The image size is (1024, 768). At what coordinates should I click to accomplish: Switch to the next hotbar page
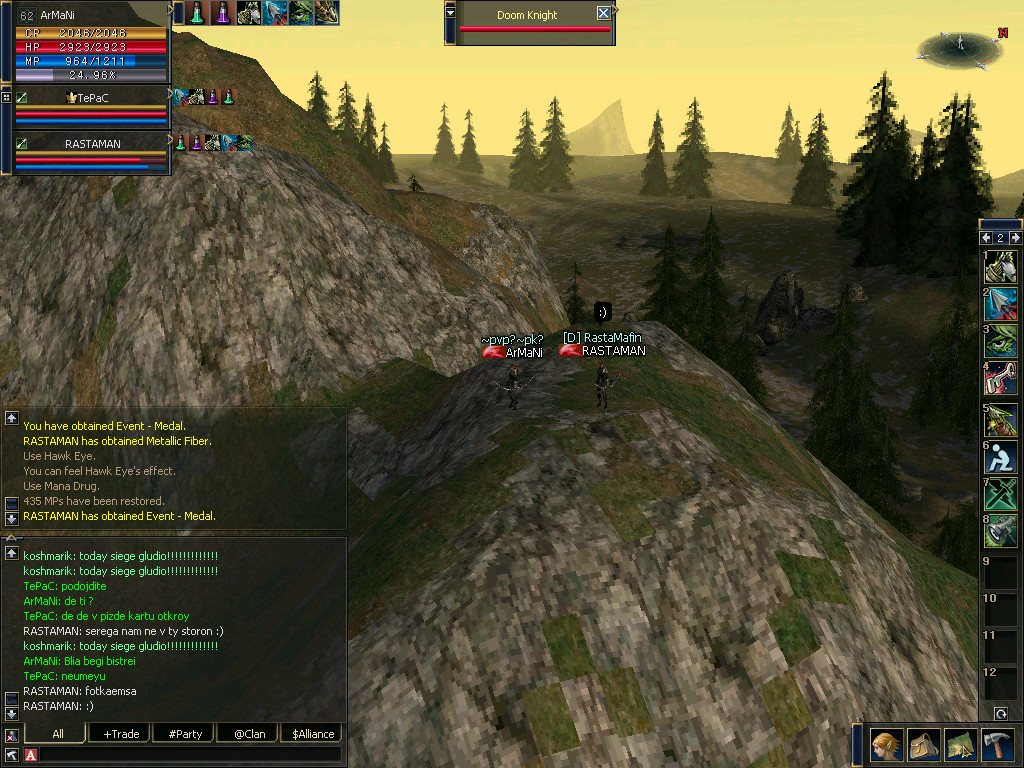pyautogui.click(x=1015, y=238)
